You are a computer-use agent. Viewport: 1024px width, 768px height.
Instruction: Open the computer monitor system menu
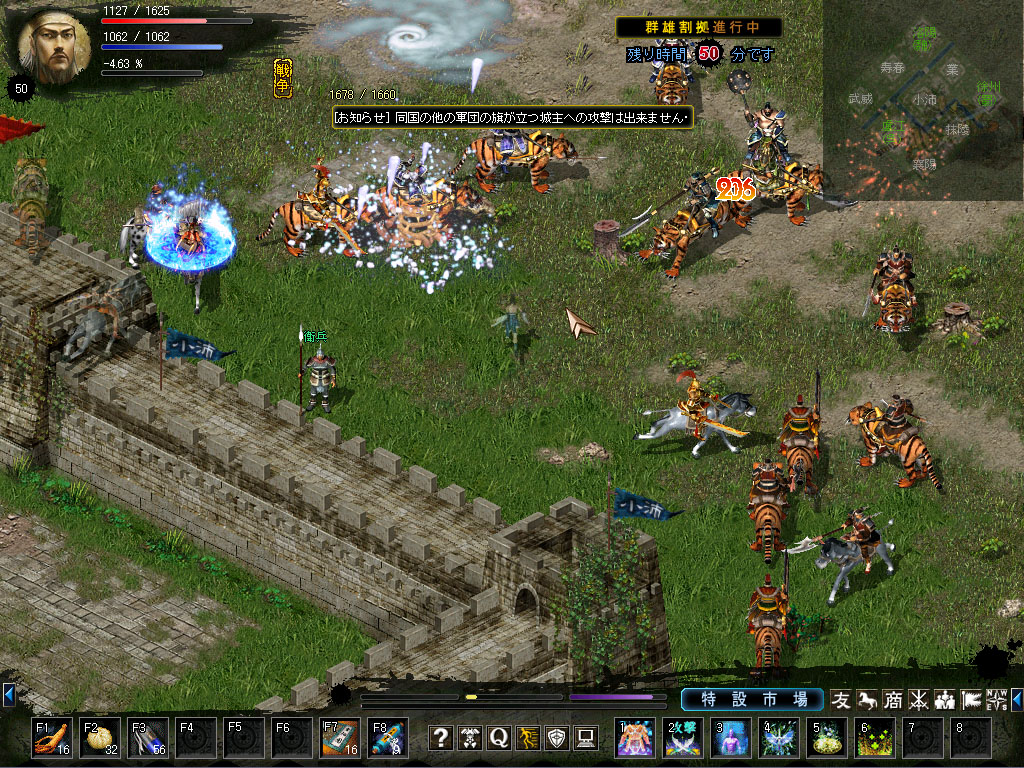[x=586, y=738]
